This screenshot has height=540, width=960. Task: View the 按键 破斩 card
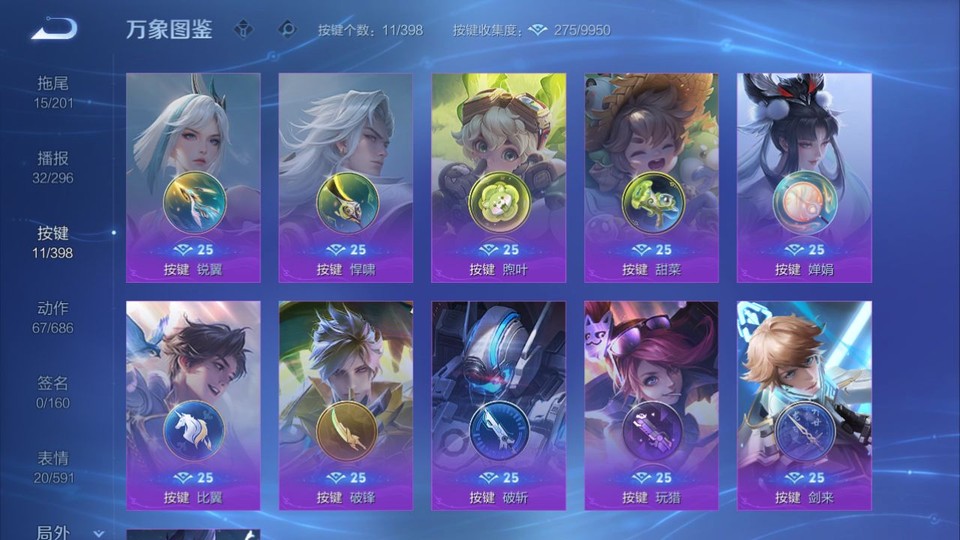click(499, 406)
